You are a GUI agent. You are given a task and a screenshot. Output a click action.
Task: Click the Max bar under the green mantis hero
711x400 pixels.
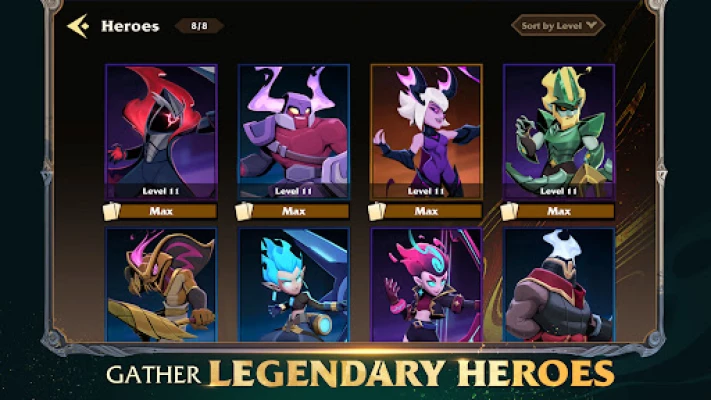tap(564, 211)
